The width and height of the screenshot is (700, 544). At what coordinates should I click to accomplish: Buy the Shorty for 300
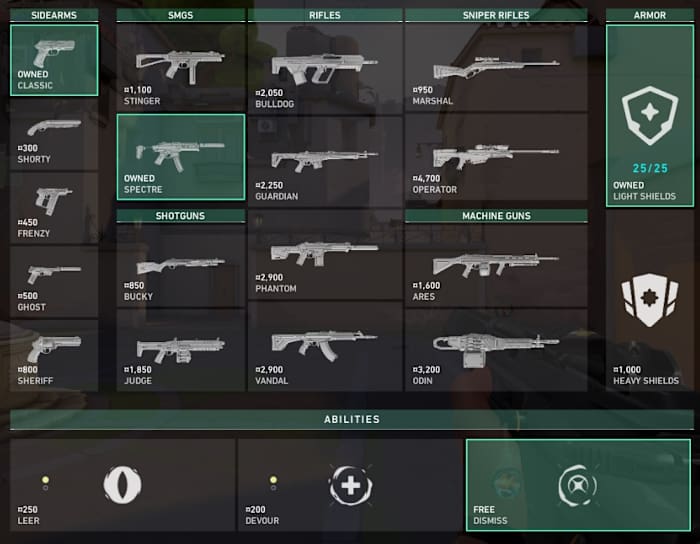pos(54,135)
